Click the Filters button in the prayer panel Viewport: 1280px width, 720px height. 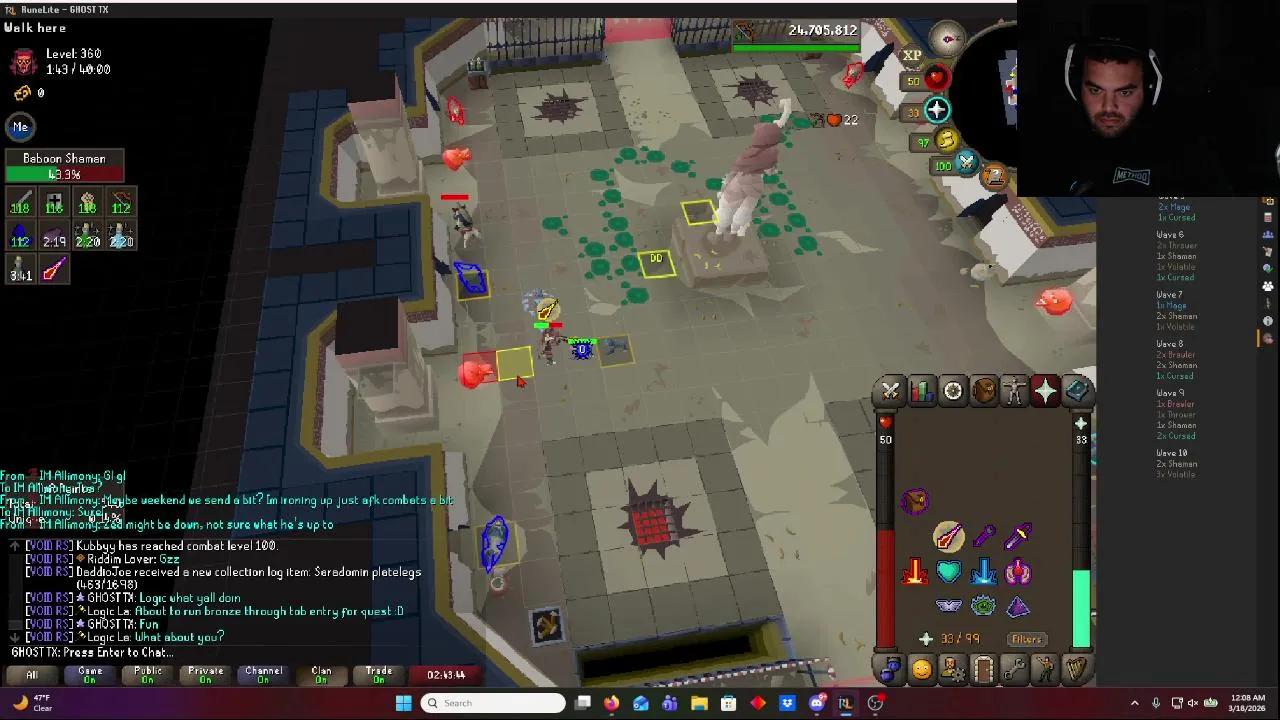tap(1025, 639)
